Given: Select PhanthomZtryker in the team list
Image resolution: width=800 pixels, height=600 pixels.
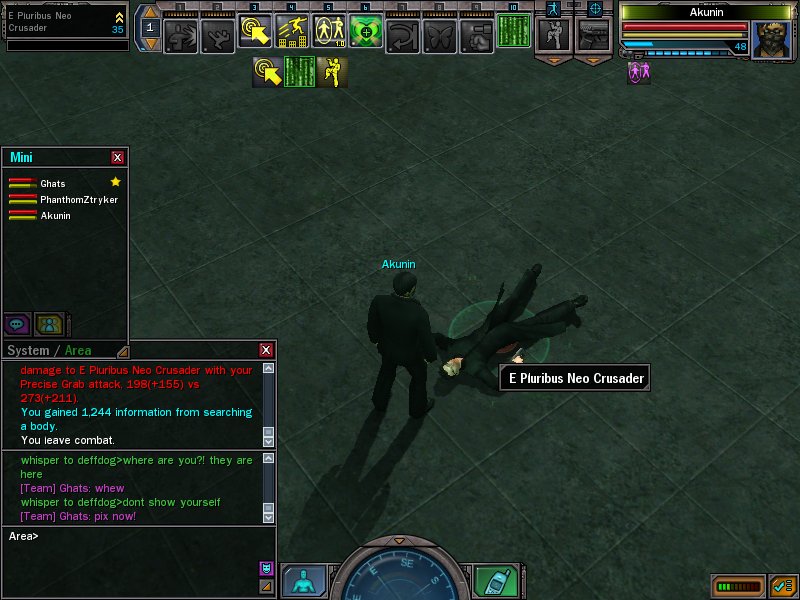Looking at the screenshot, I should [78, 200].
